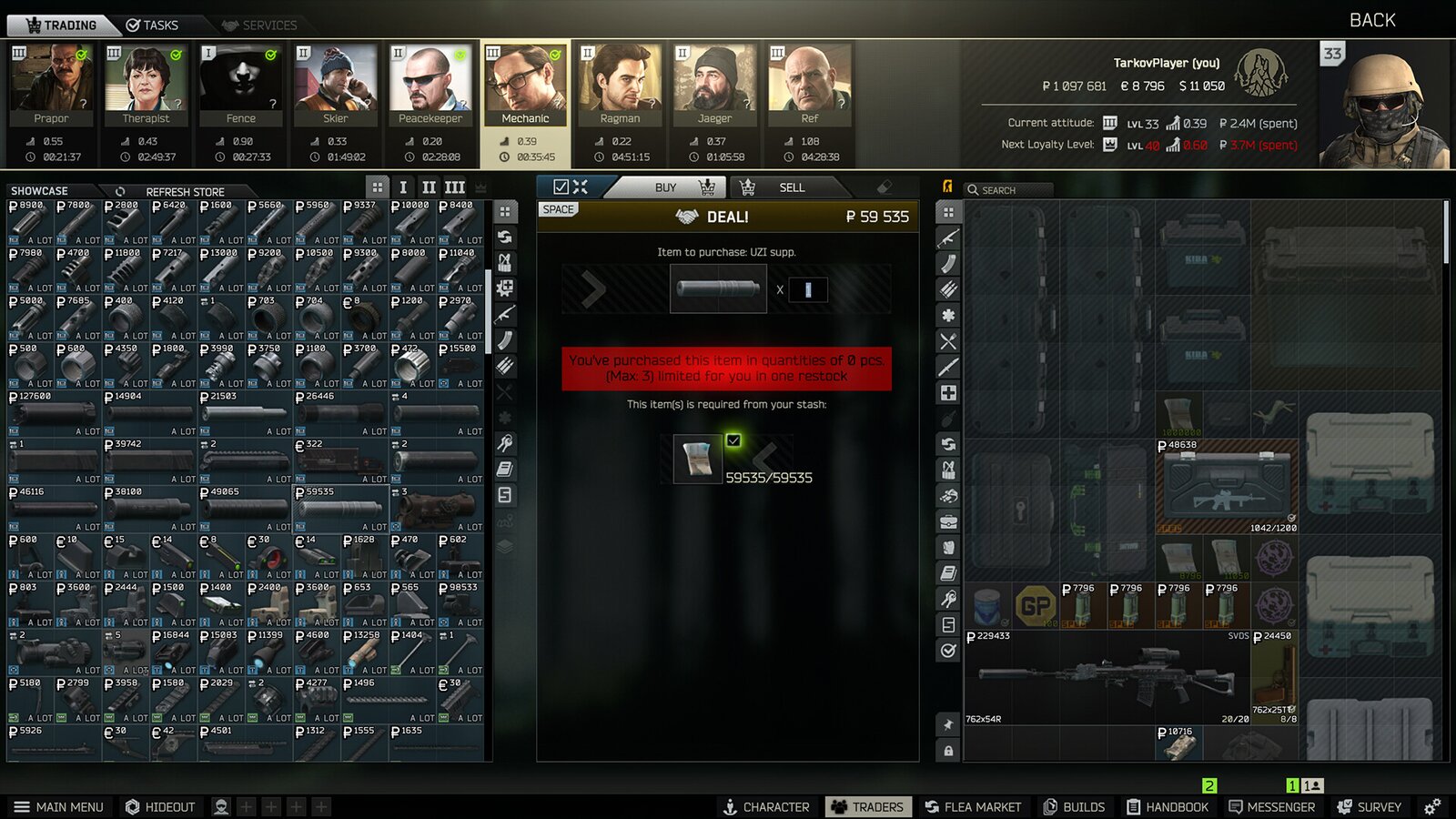Toggle the expand-arrows icon next to the checkbox
1456x819 pixels.
point(580,187)
